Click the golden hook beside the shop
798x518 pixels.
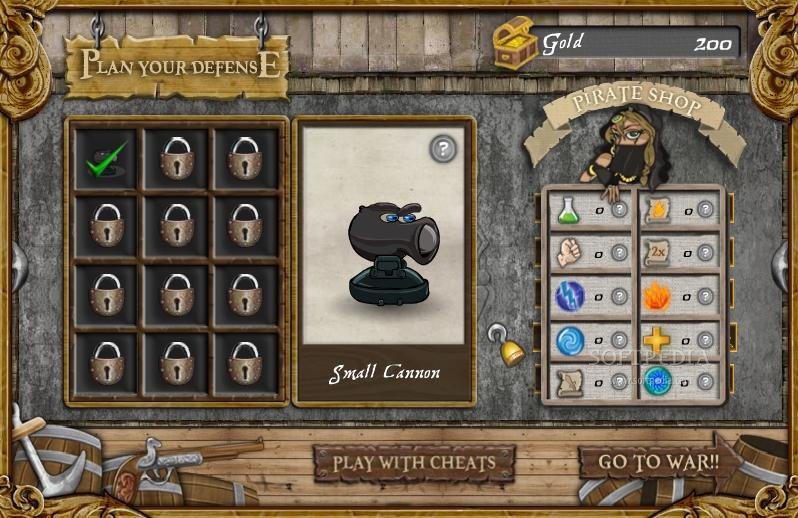pos(509,346)
